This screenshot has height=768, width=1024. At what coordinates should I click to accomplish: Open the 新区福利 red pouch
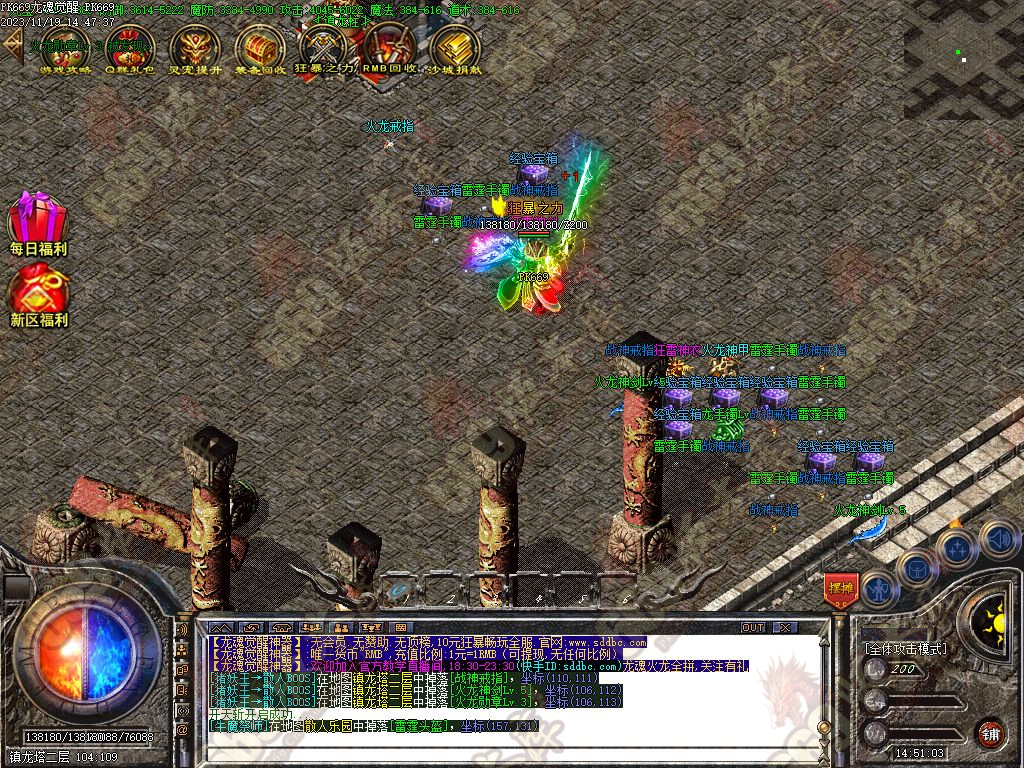coord(38,294)
